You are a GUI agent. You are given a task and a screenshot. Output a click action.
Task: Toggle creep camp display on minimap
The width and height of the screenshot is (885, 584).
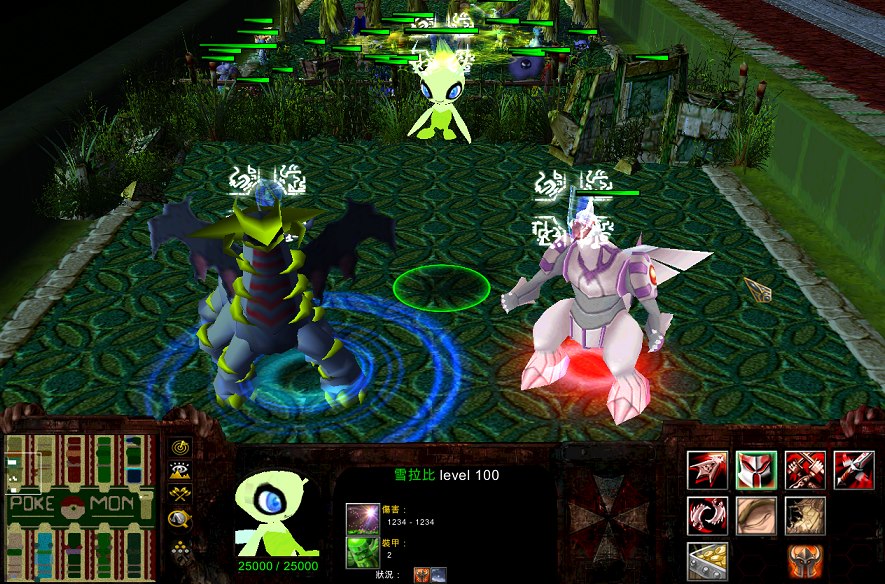(x=180, y=517)
